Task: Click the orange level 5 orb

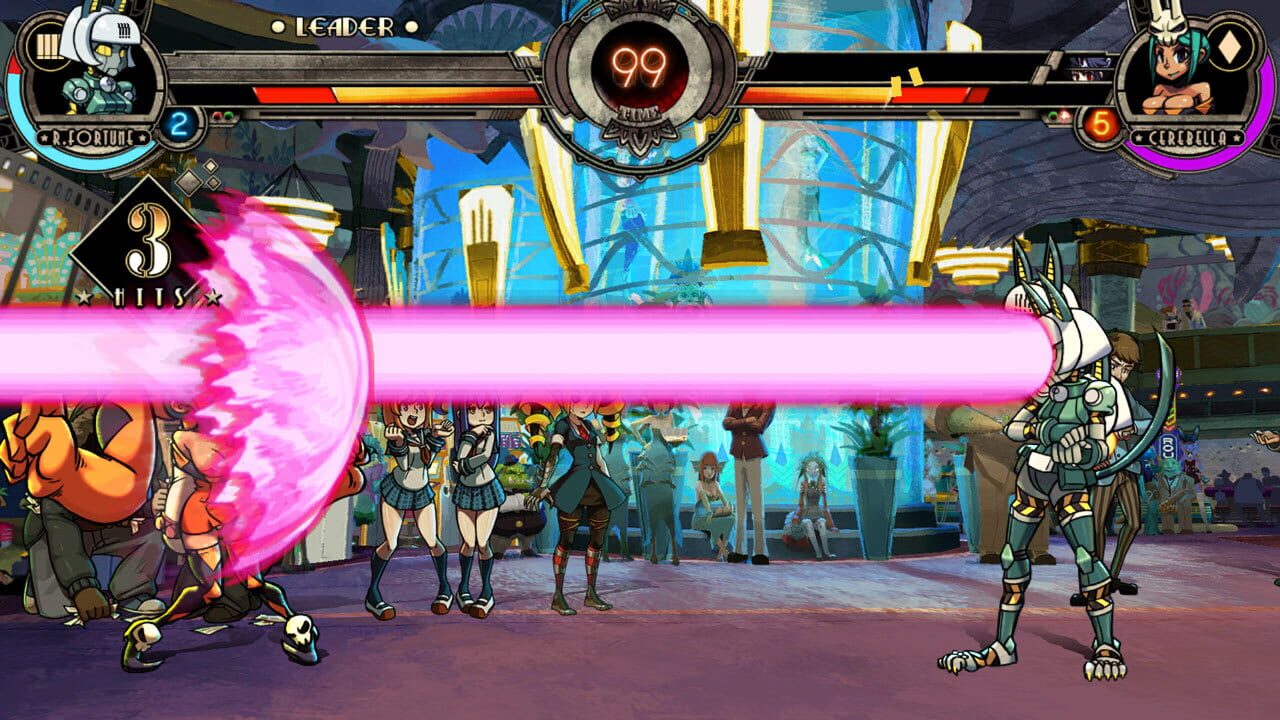Action: click(1099, 122)
